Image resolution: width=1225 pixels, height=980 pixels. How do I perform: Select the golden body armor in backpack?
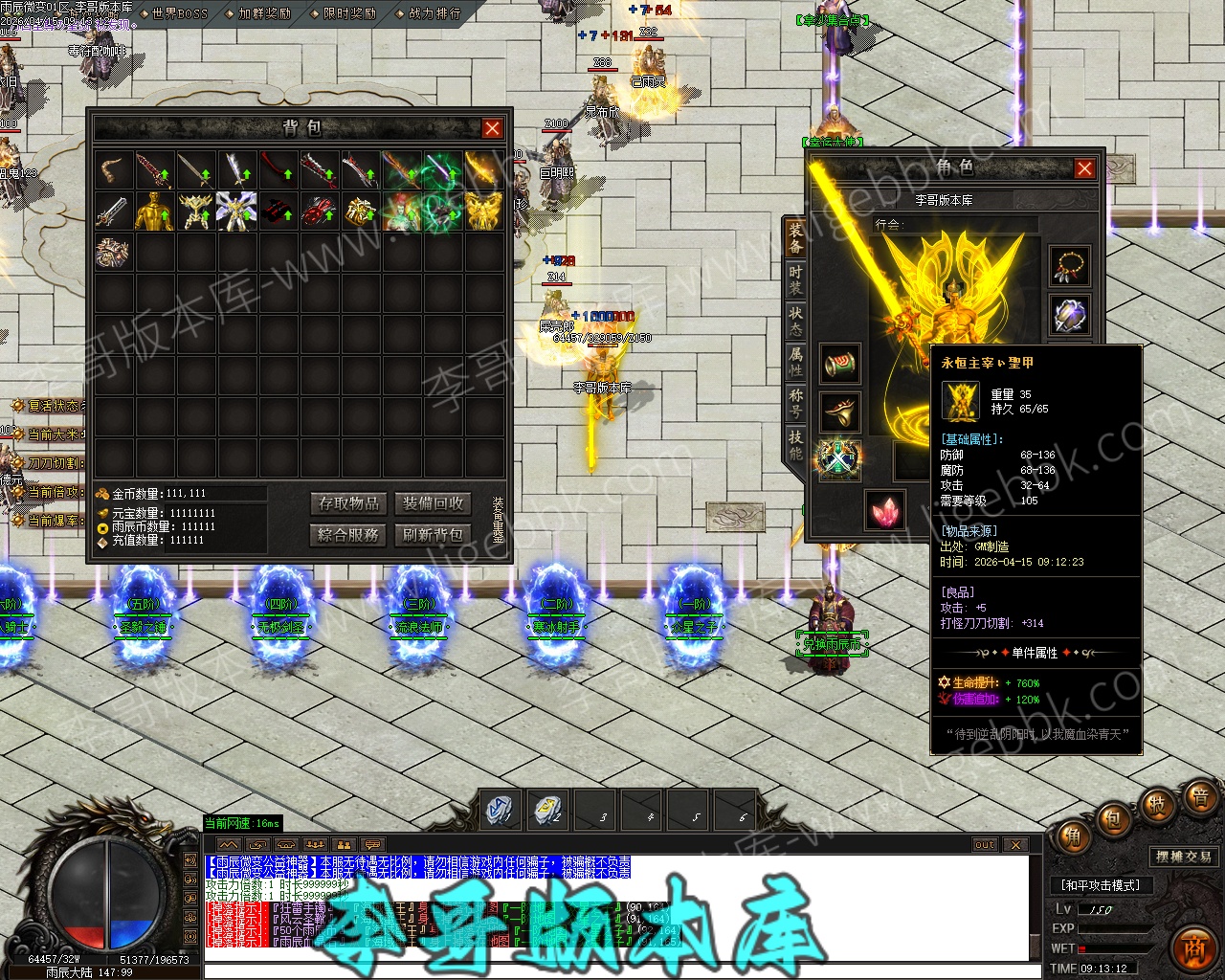point(154,212)
